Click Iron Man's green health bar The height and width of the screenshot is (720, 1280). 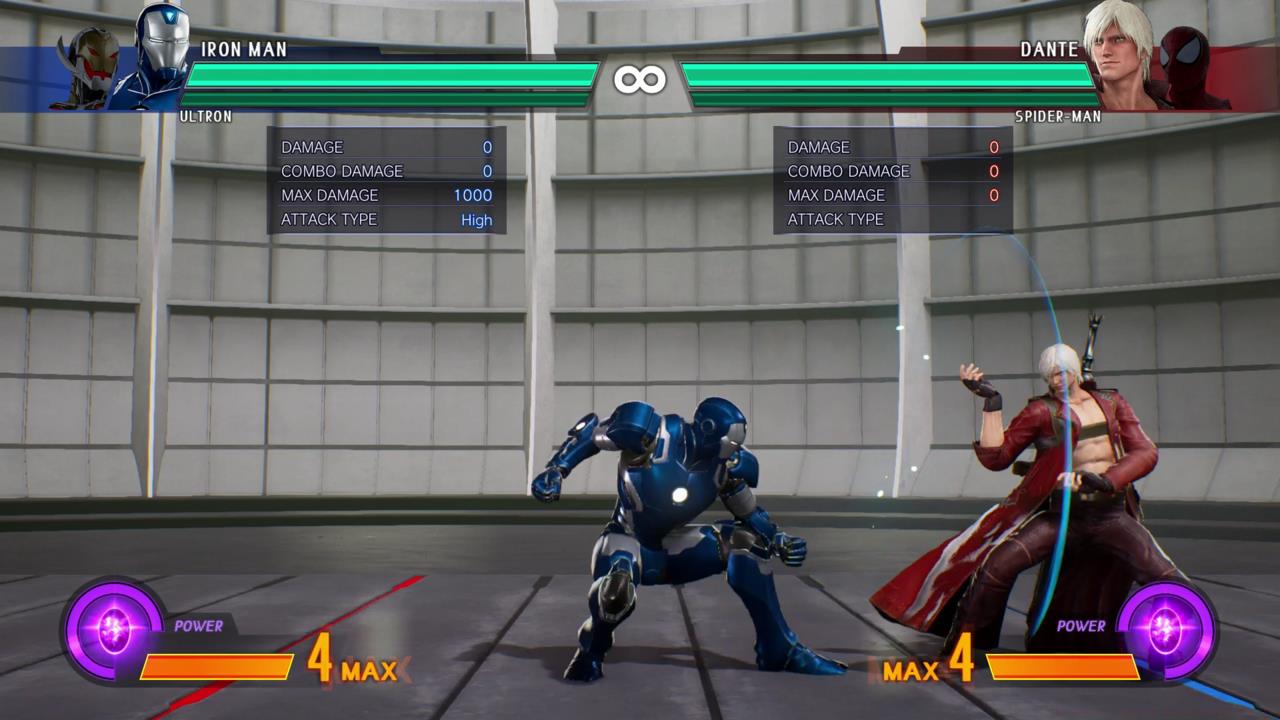click(390, 73)
